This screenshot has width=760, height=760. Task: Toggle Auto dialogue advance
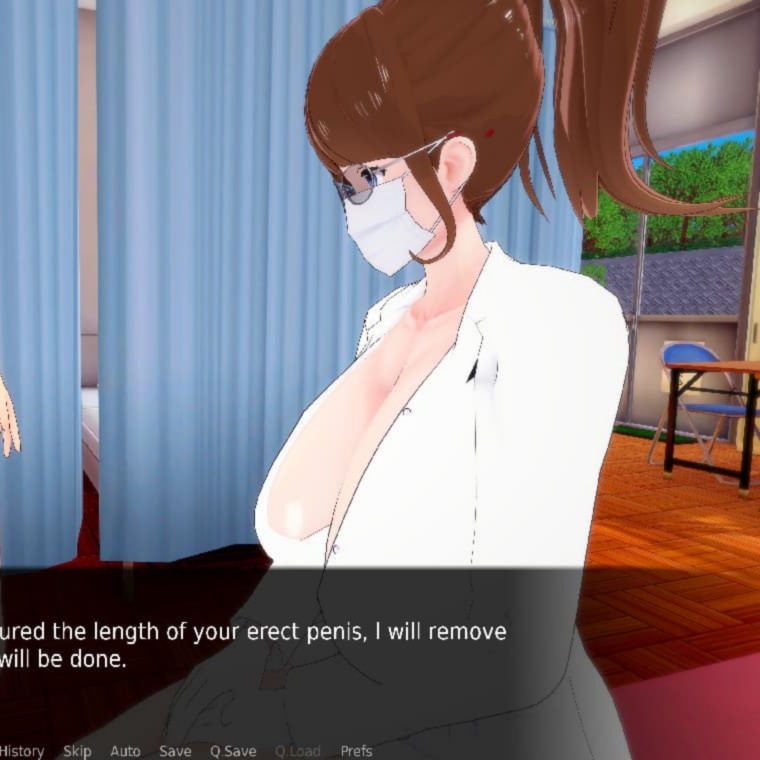point(125,751)
